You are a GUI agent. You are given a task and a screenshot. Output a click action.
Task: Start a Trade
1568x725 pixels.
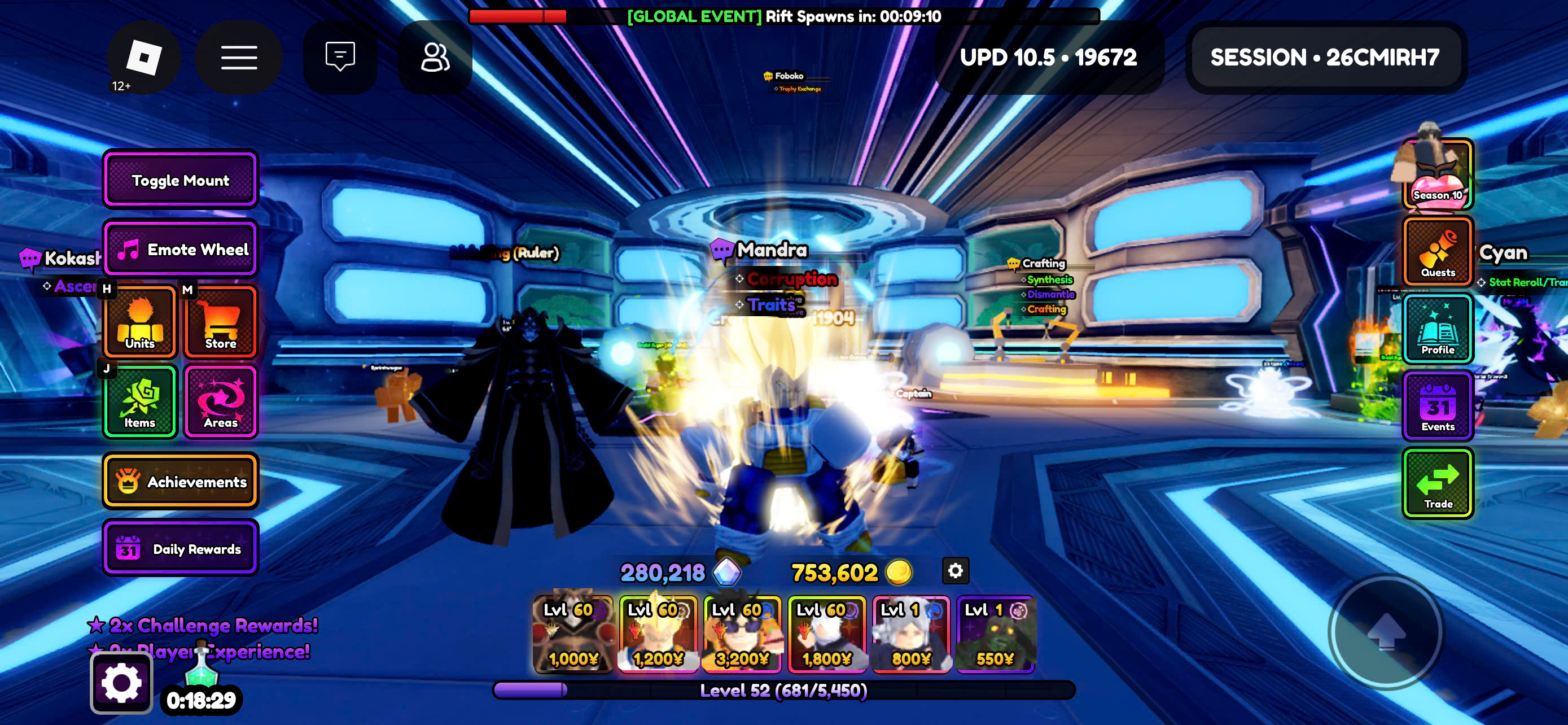point(1437,483)
